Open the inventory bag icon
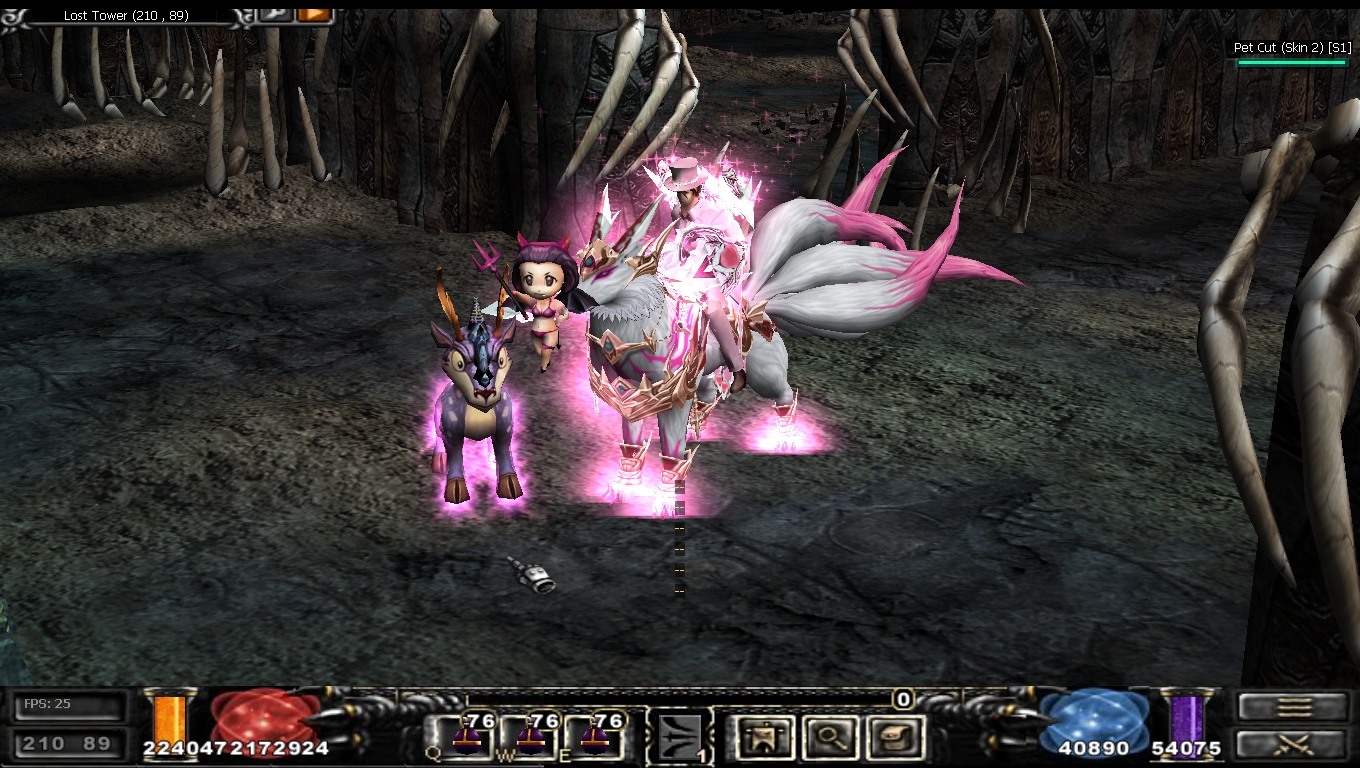Image resolution: width=1360 pixels, height=768 pixels. (895, 738)
